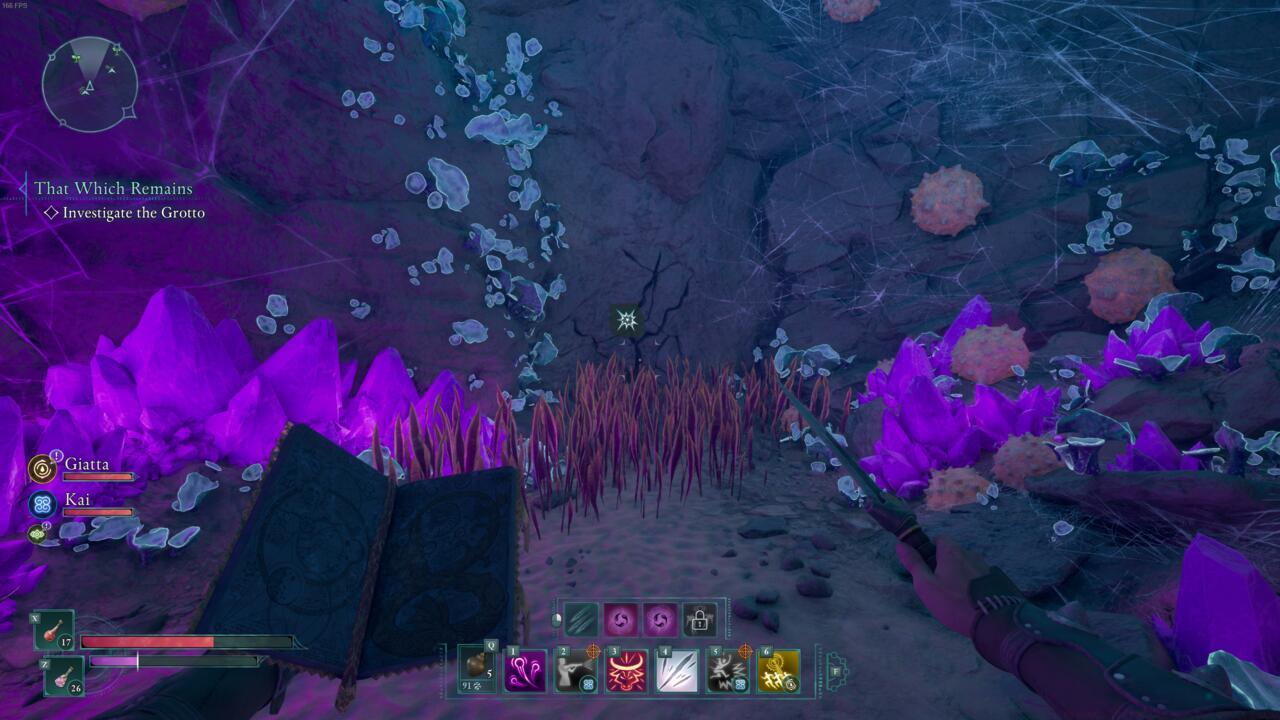Click the gray claw skill icon above hotbar
1280x720 pixels.
pos(581,620)
